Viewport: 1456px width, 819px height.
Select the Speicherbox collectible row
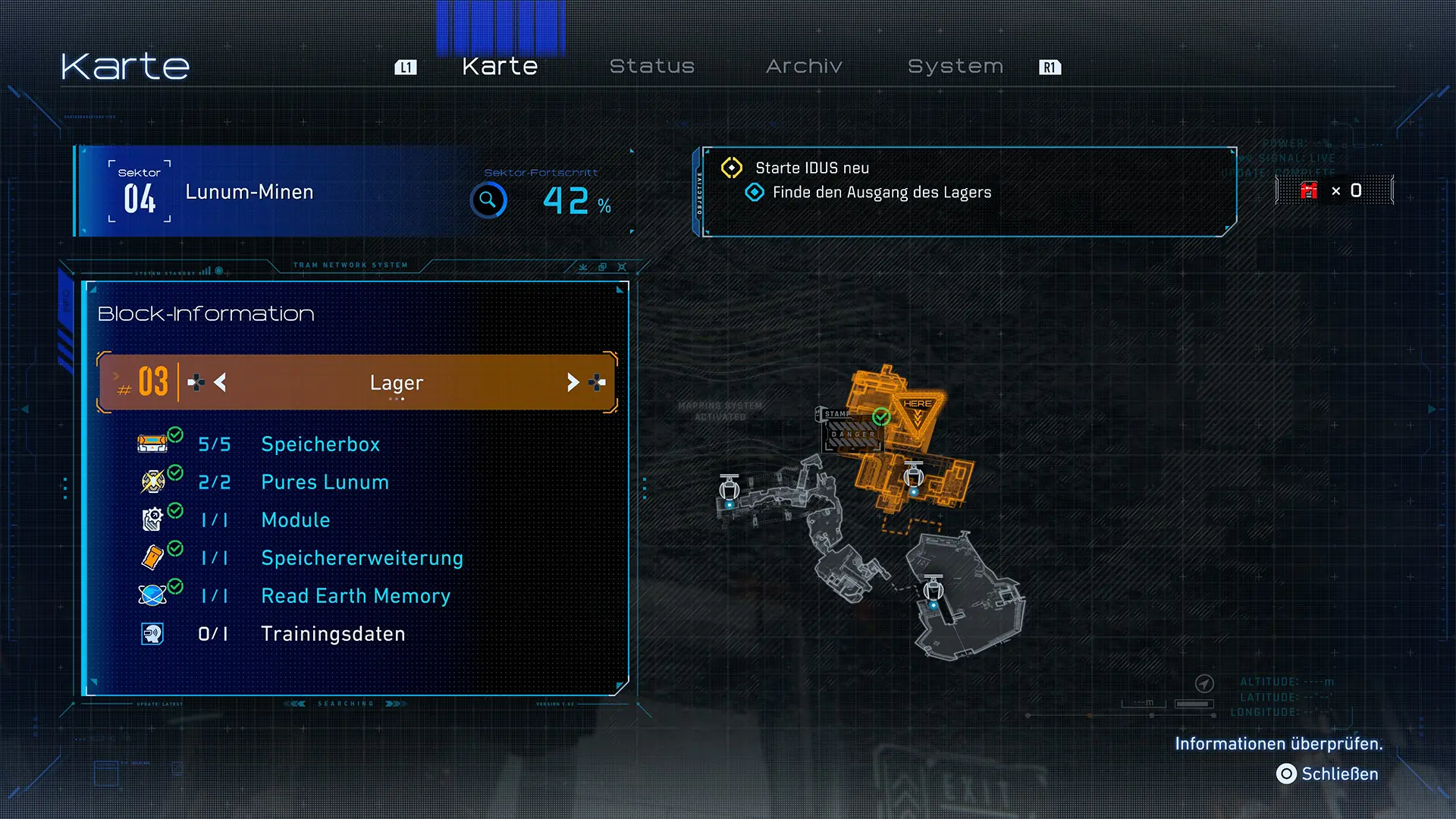coord(320,444)
